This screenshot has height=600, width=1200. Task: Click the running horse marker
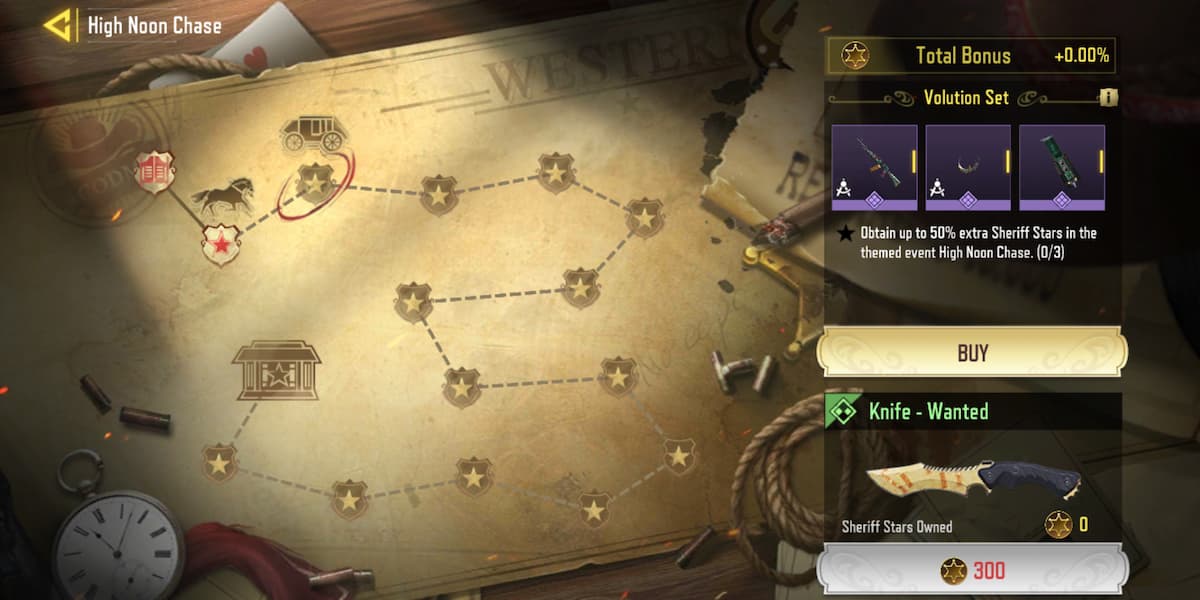(222, 198)
